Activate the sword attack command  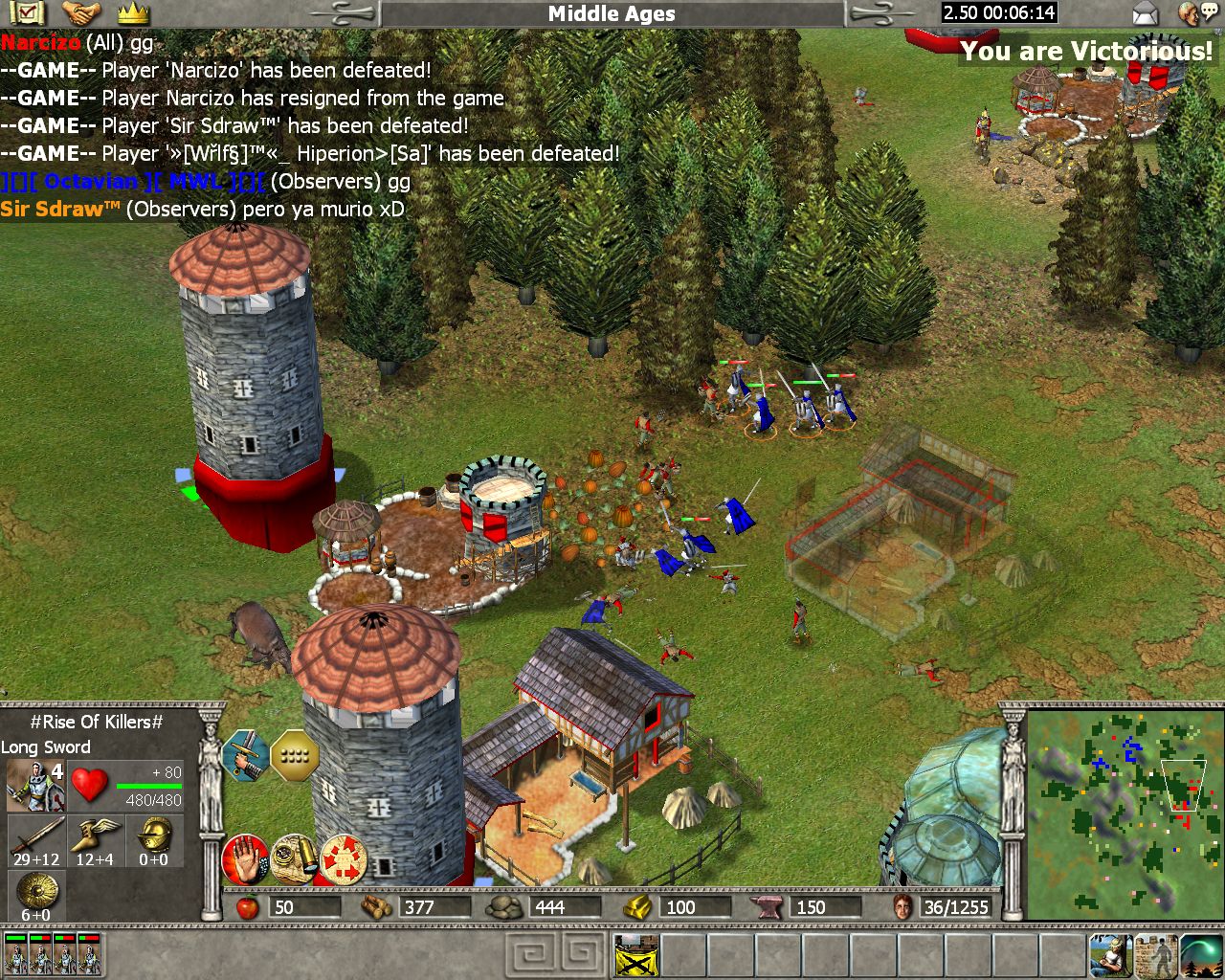(x=245, y=756)
